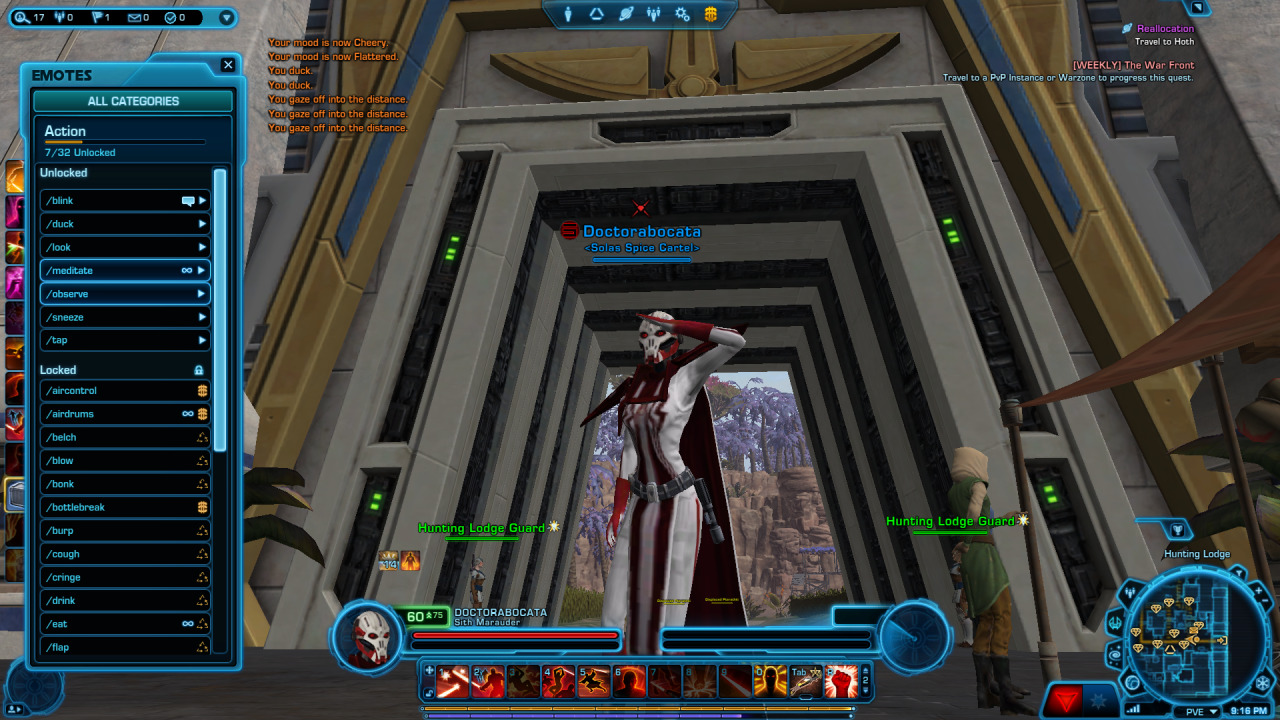Click the Doctorabocata player portrait
The height and width of the screenshot is (720, 1280).
click(368, 635)
